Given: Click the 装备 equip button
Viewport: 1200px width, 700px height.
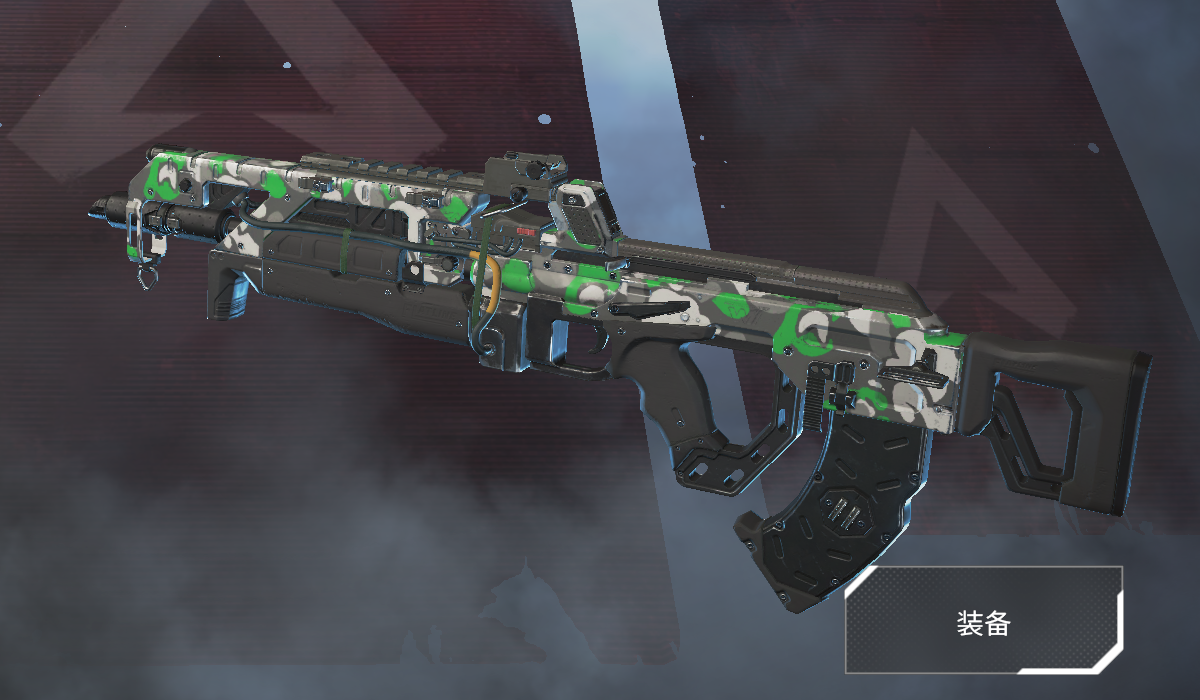Looking at the screenshot, I should (x=984, y=622).
